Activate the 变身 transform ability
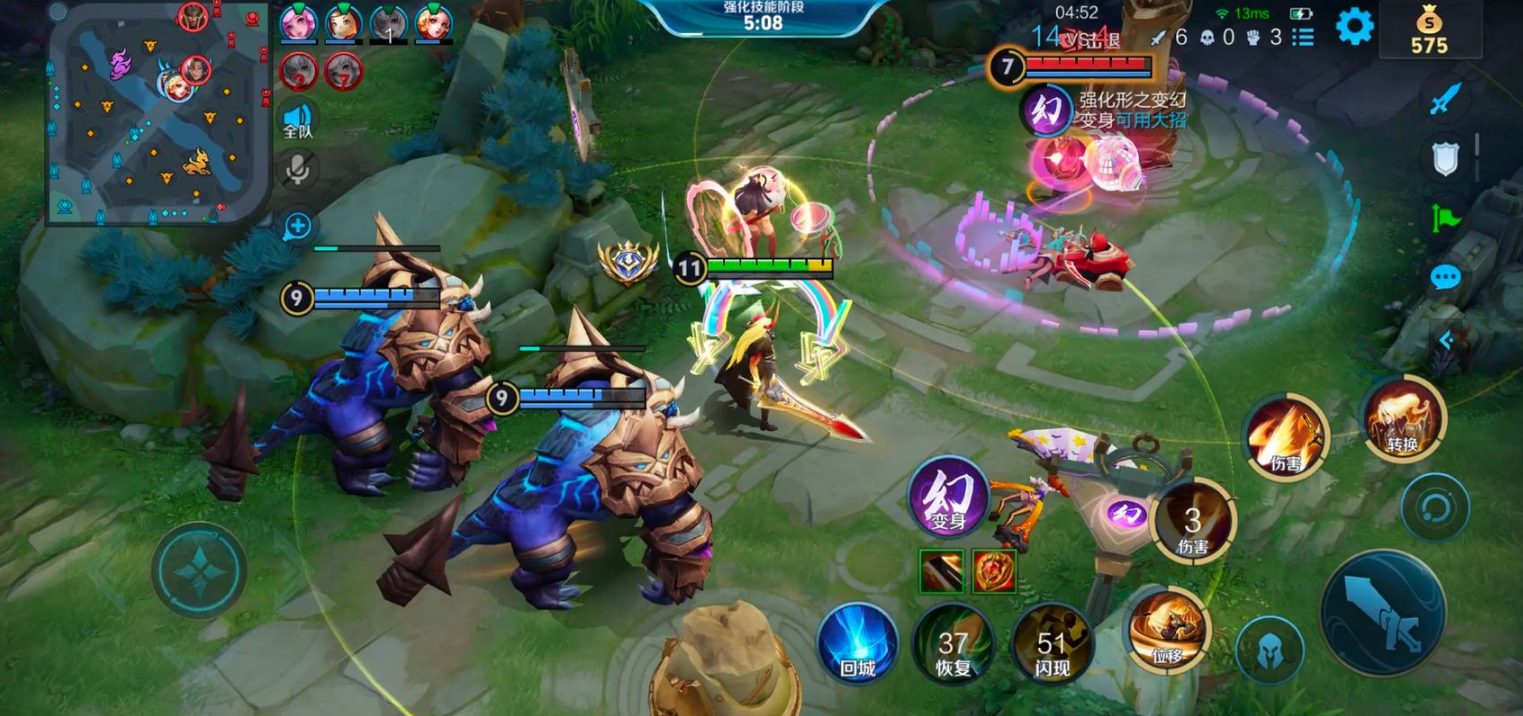This screenshot has height=716, width=1523. coord(948,497)
